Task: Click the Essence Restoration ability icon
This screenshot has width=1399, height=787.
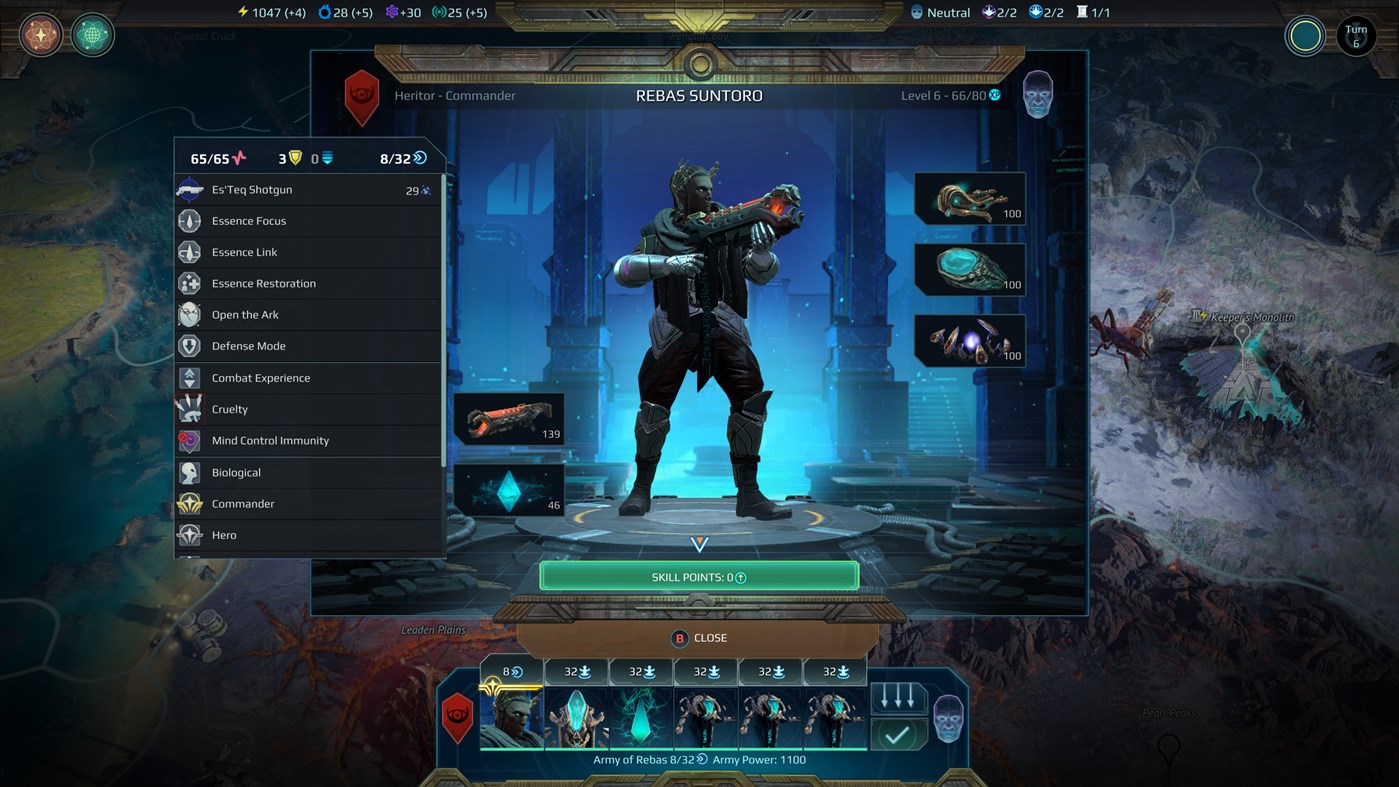Action: point(190,283)
